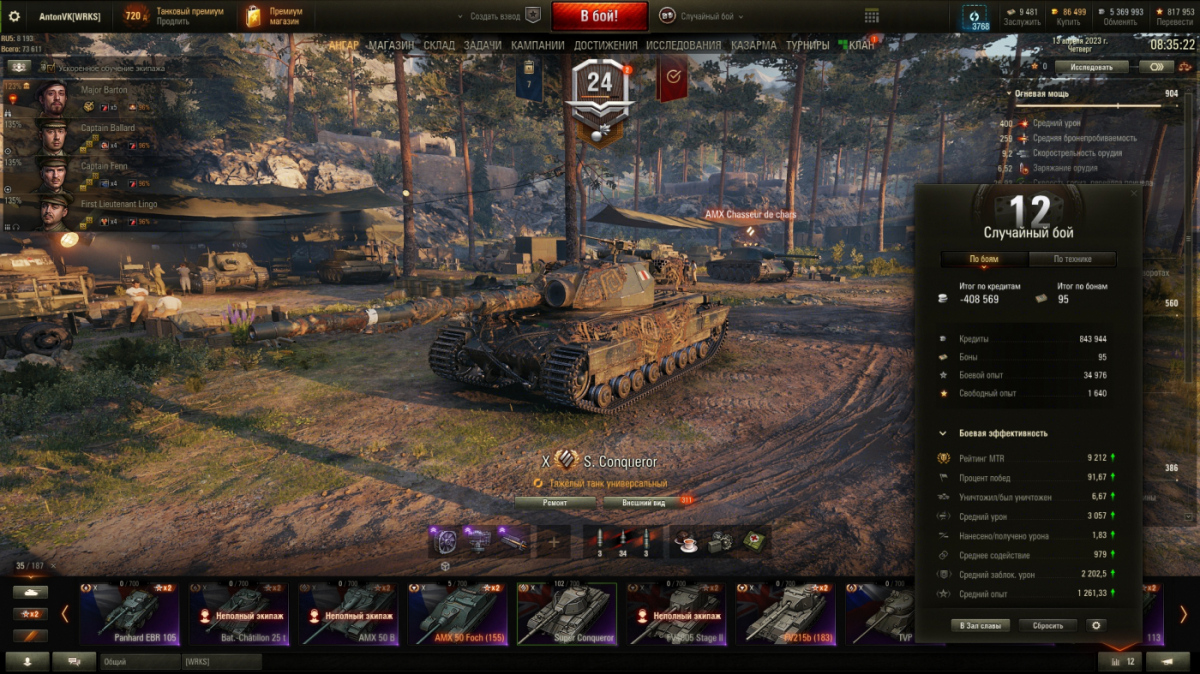Open the МАГАЗИН menu tab

390,45
